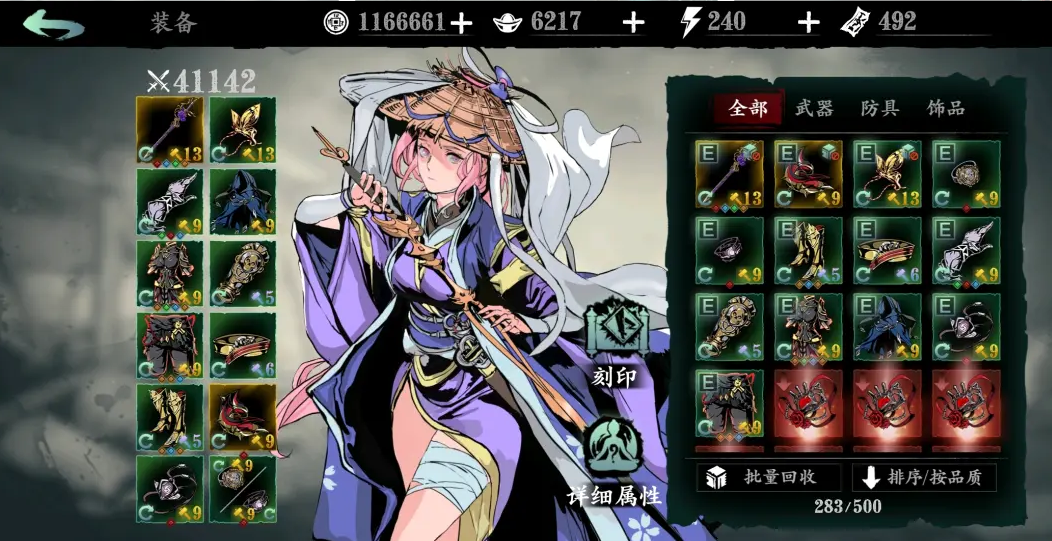Add more copper coins with plus button
Screen dimensions: 1052x541
(461, 22)
